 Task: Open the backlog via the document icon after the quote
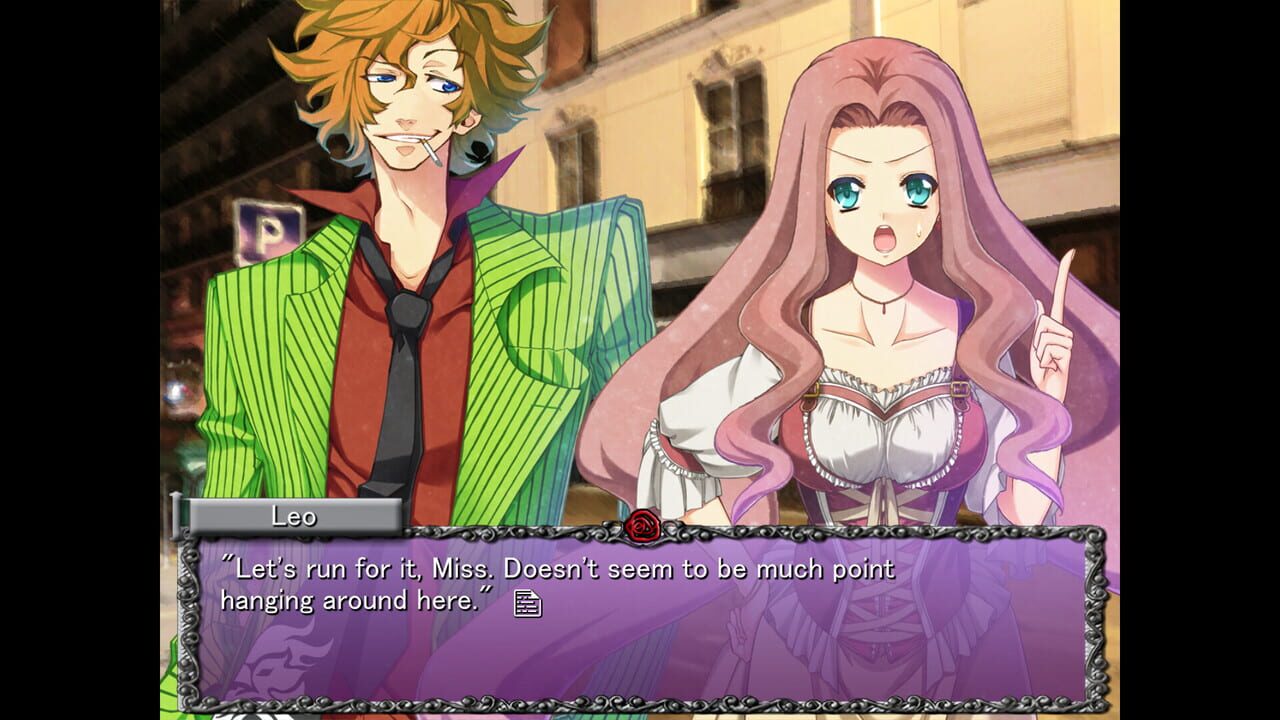pyautogui.click(x=528, y=602)
